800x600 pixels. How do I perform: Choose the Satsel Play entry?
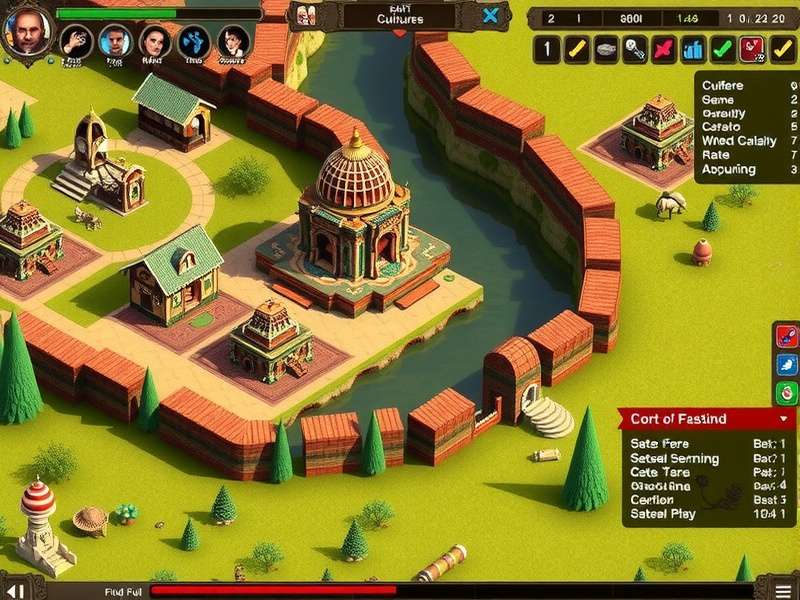pyautogui.click(x=663, y=515)
